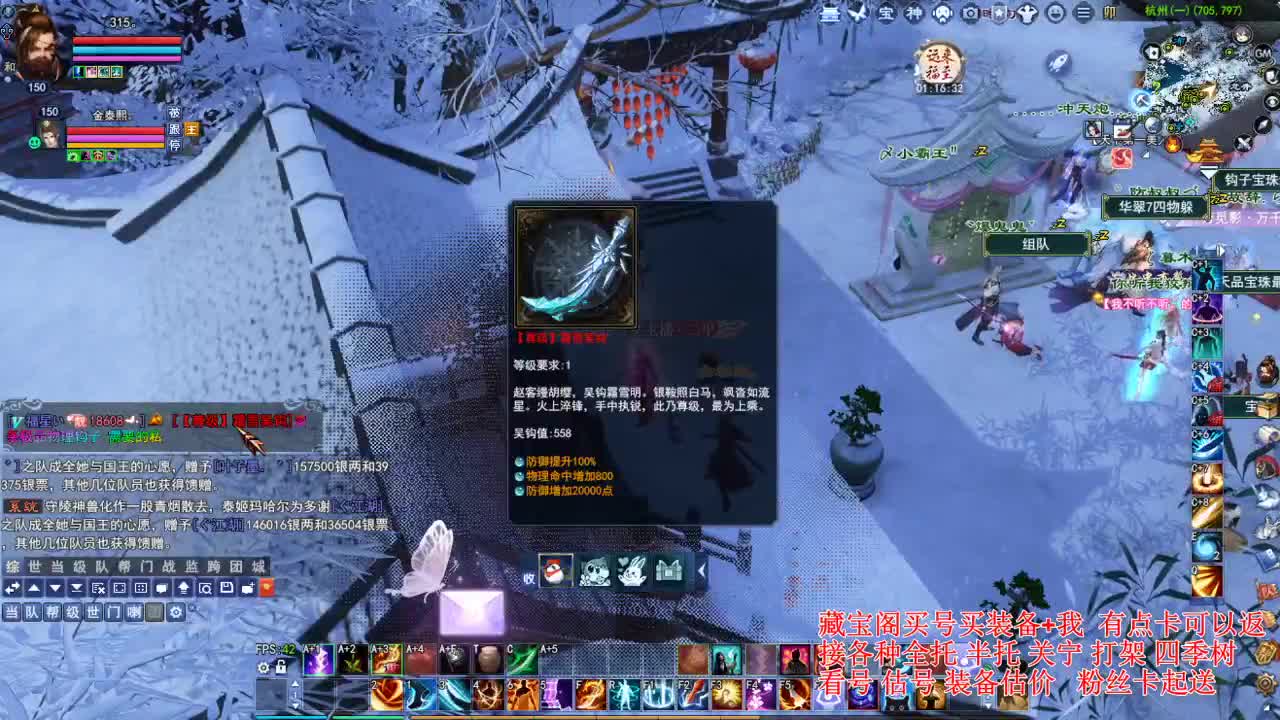Click the chat settings gear icon
1280x720 pixels.
click(x=174, y=611)
